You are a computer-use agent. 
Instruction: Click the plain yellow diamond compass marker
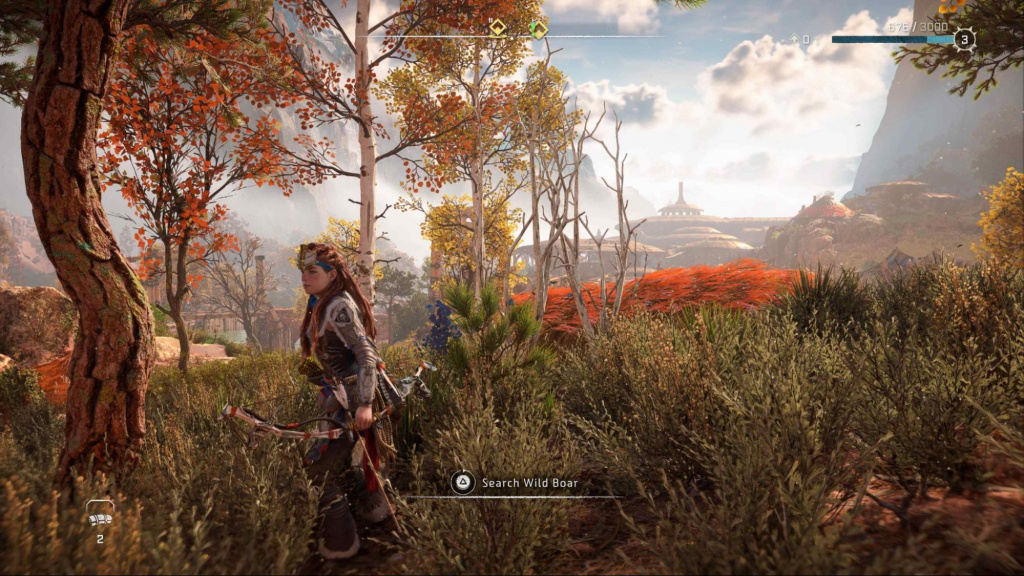pos(497,28)
